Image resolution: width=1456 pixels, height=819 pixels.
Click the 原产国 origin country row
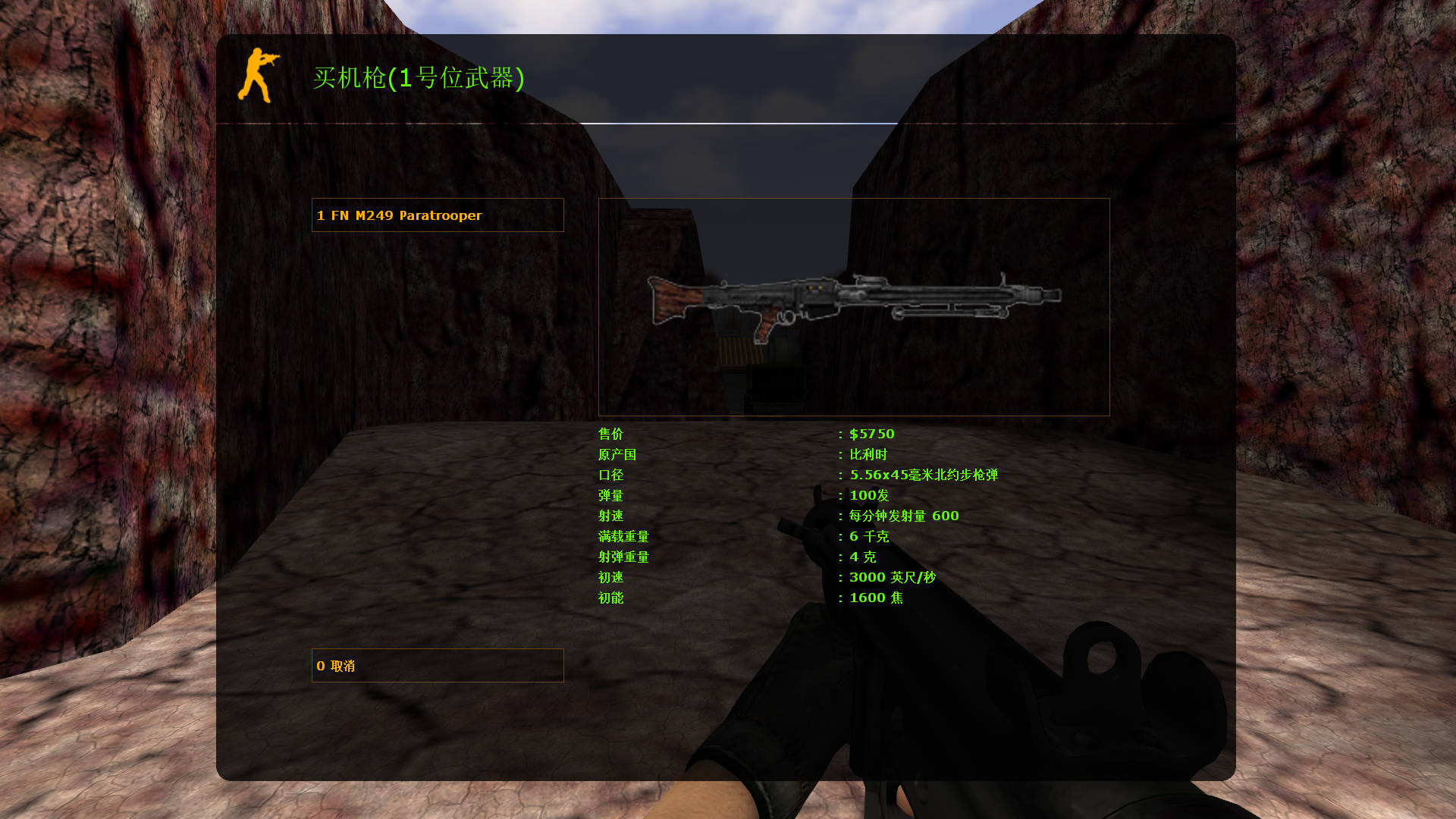(617, 454)
